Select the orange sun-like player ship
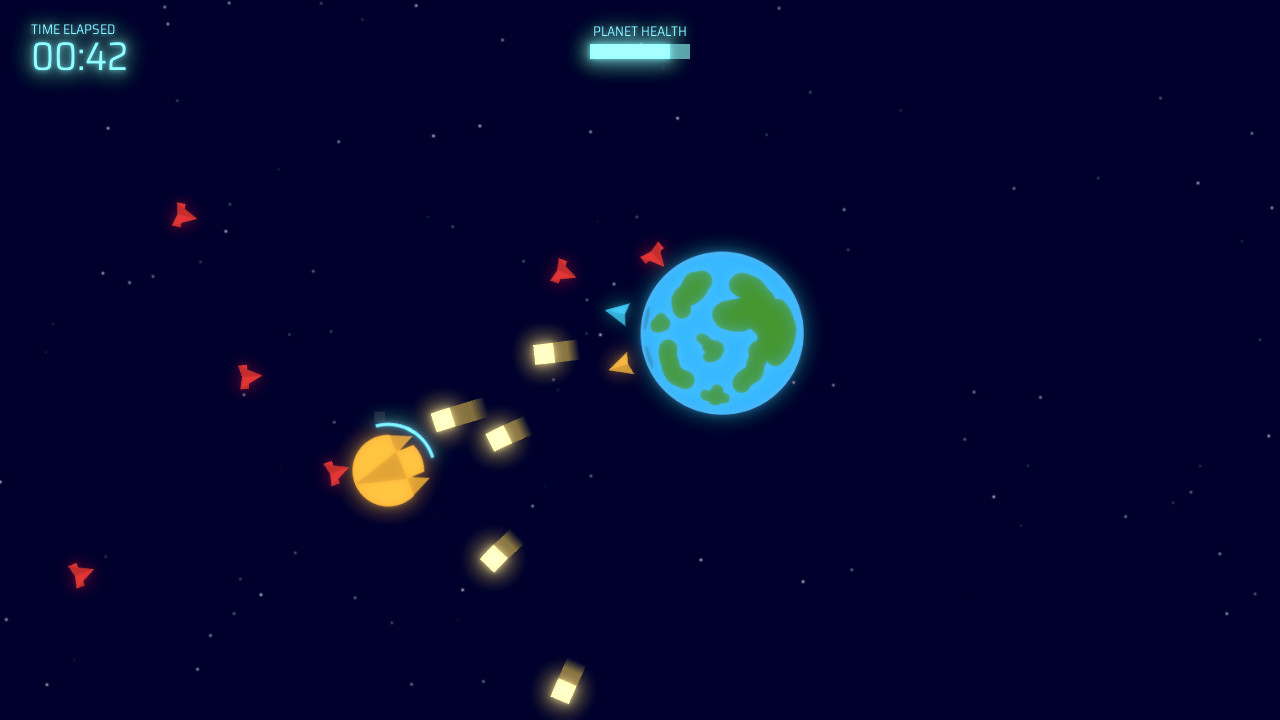The image size is (1280, 720). pos(390,470)
